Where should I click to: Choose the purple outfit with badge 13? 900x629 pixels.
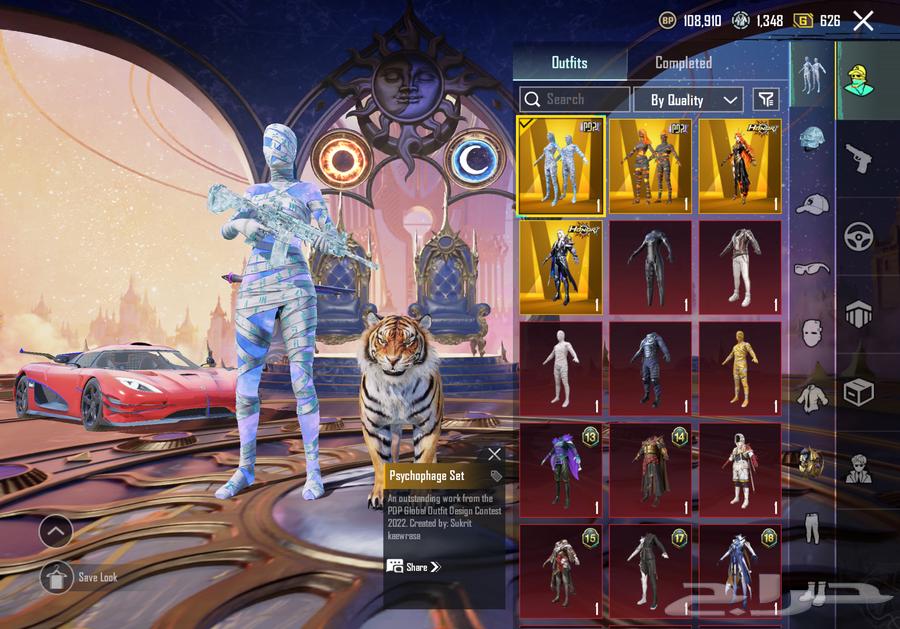(x=561, y=469)
